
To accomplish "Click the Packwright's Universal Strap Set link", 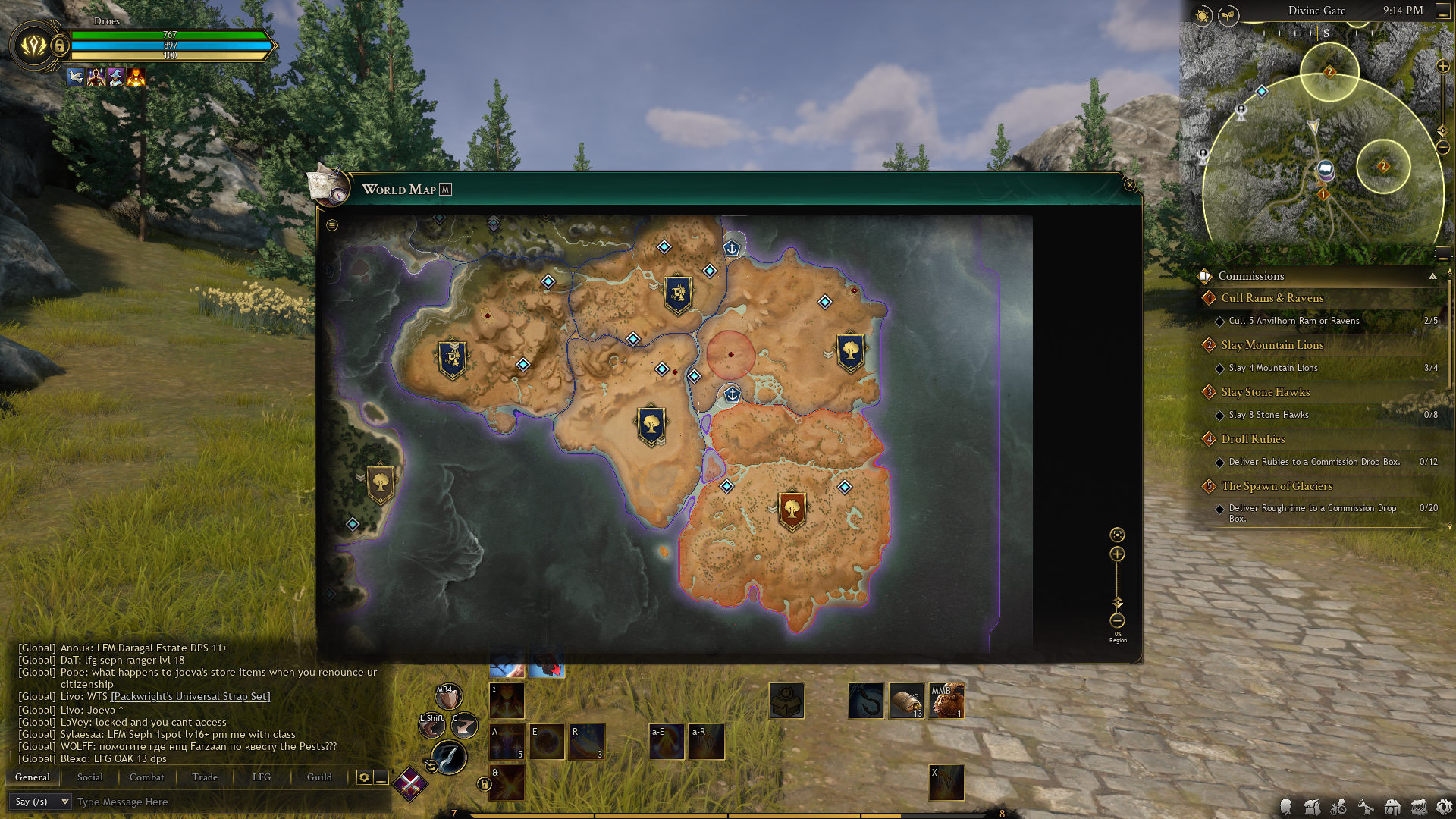I will click(190, 696).
